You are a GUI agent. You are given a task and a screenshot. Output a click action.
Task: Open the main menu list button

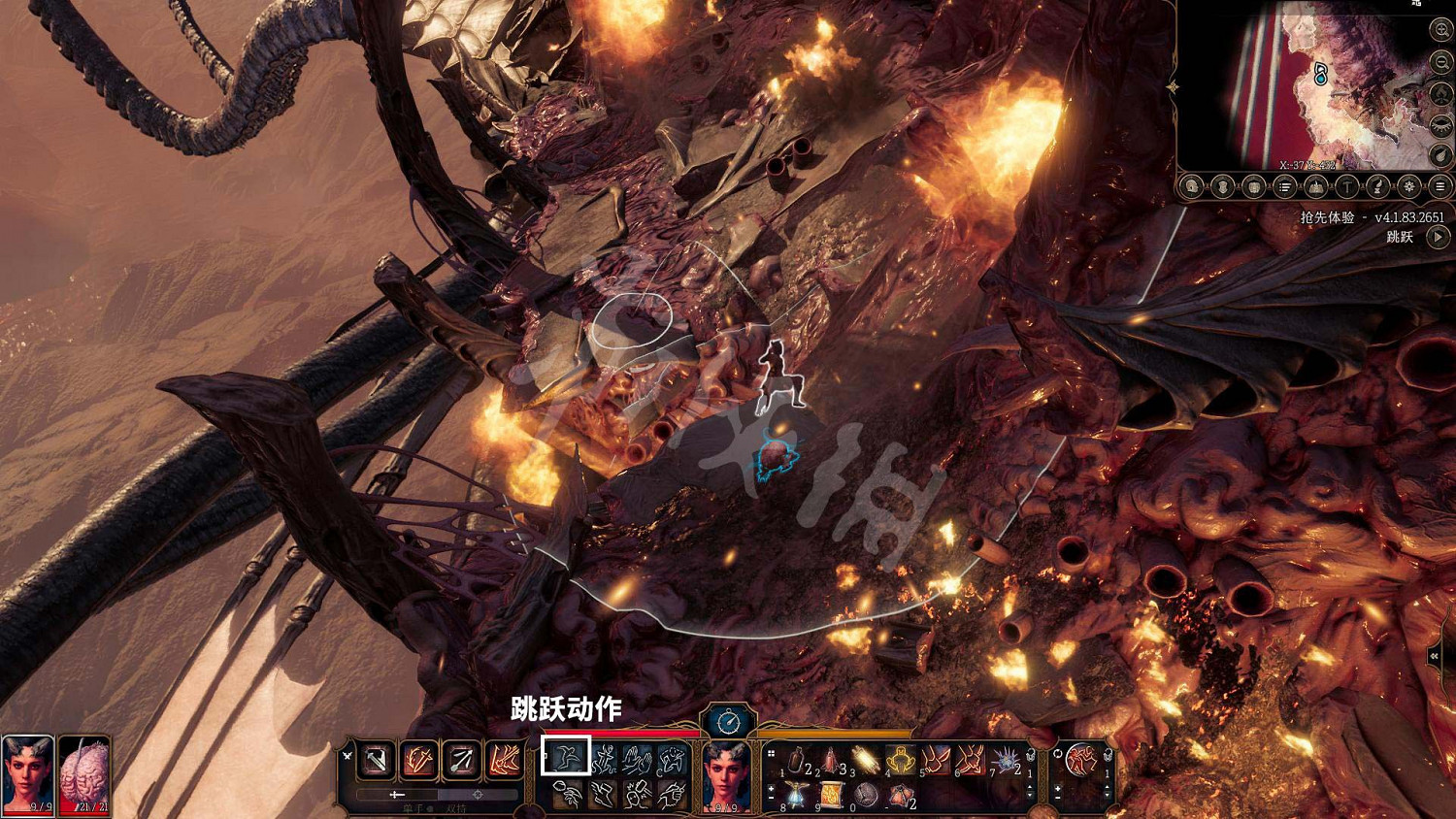pyautogui.click(x=1440, y=186)
